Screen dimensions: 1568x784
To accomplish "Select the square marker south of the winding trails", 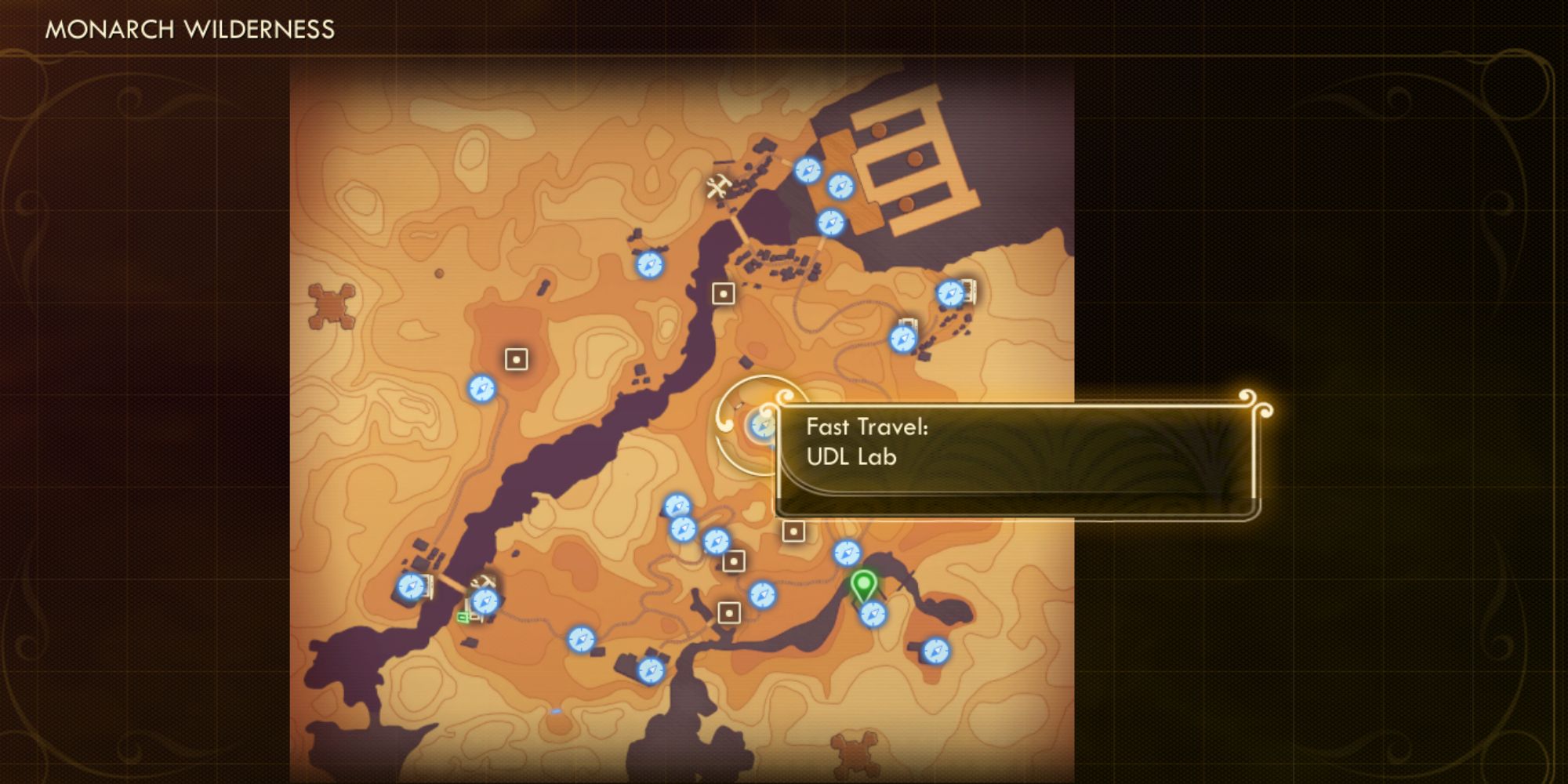I will pos(729,615).
